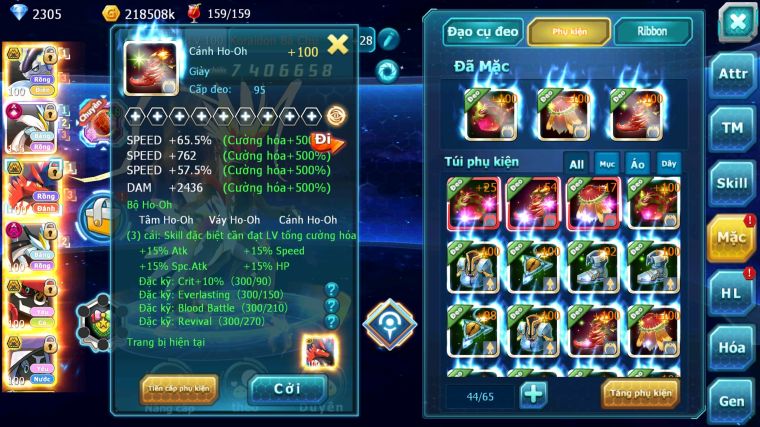Open Tiến cấp phụ kiện upgrade
Screen dimensions: 760x427
179,388
